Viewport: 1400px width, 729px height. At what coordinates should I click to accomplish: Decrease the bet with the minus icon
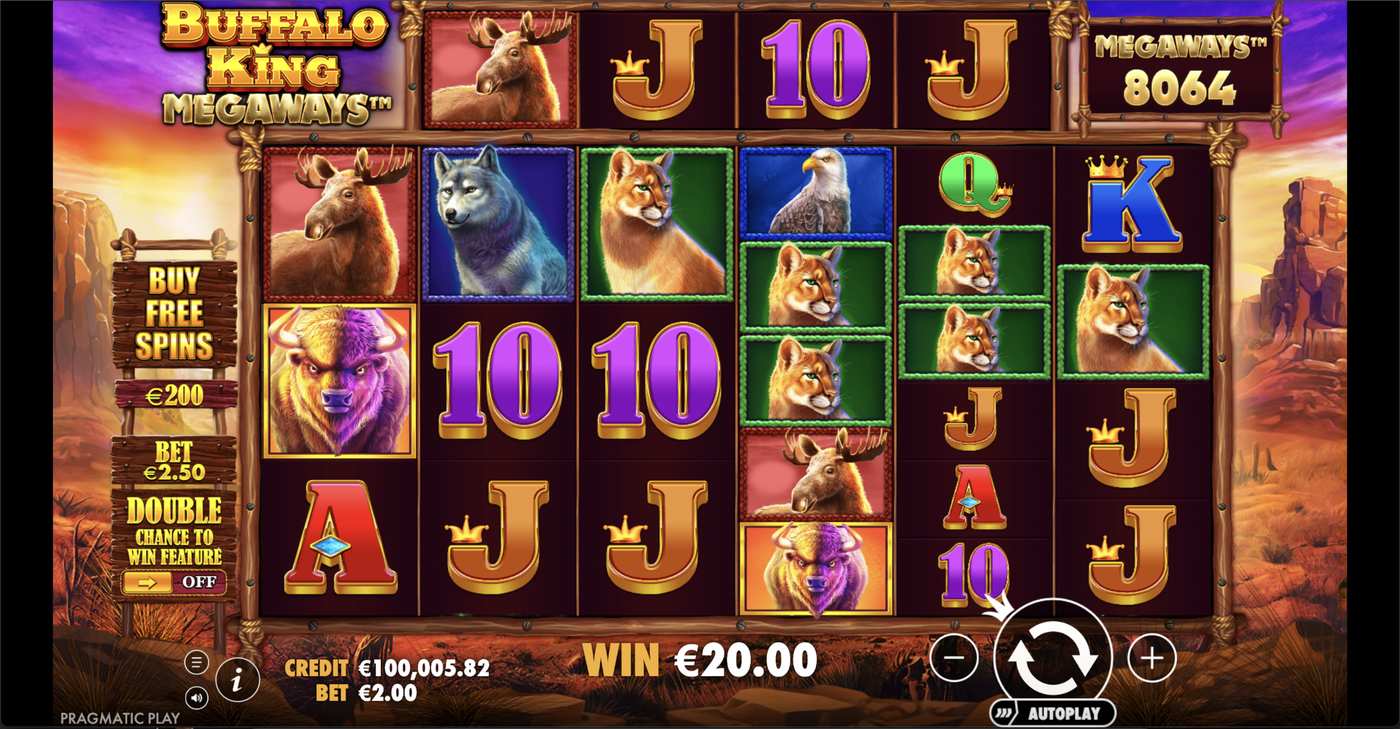tap(955, 658)
